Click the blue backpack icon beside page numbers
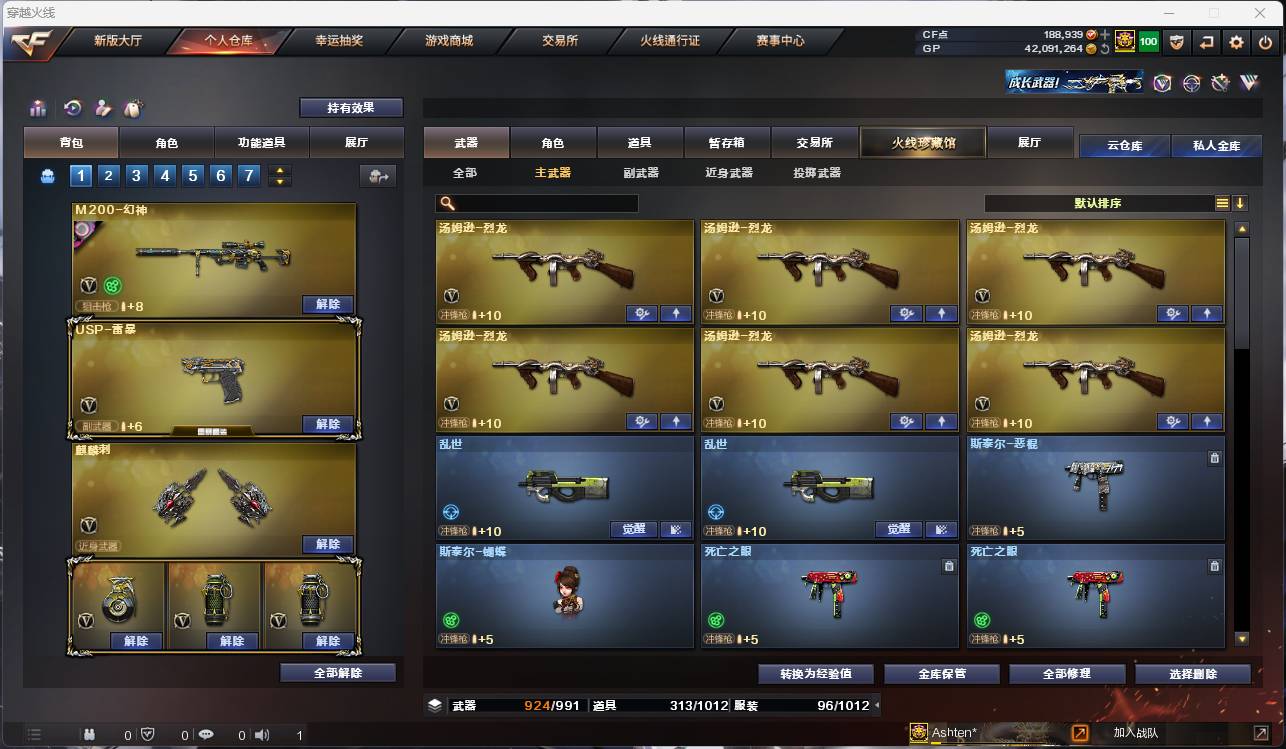 [x=48, y=175]
